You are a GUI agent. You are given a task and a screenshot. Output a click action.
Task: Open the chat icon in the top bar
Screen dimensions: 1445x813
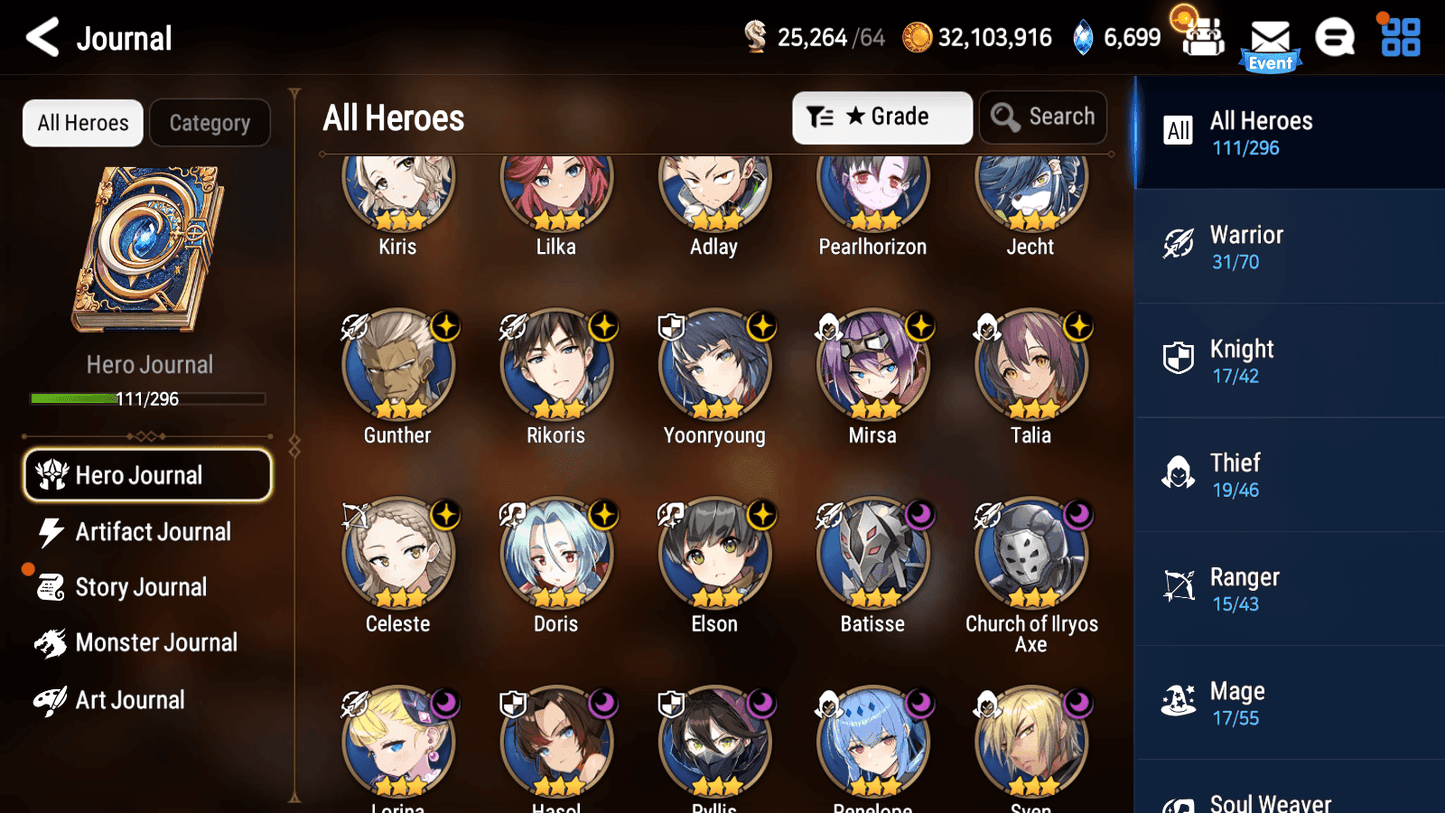point(1335,37)
